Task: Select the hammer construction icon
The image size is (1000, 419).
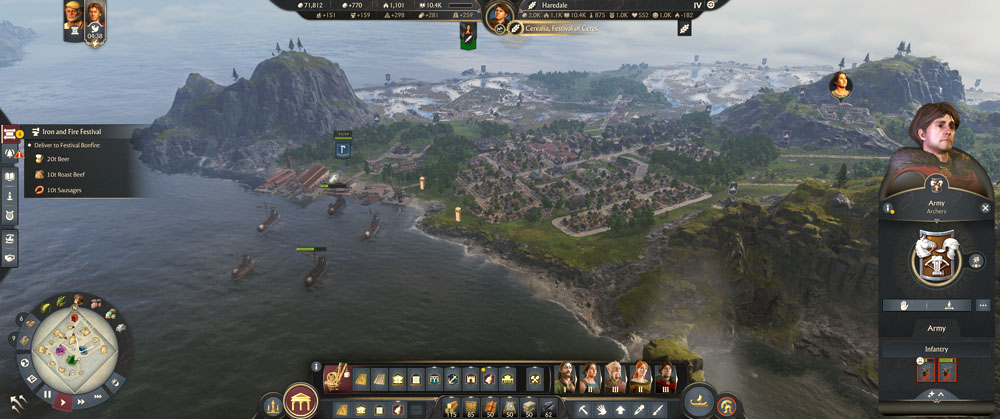Action: [535, 379]
